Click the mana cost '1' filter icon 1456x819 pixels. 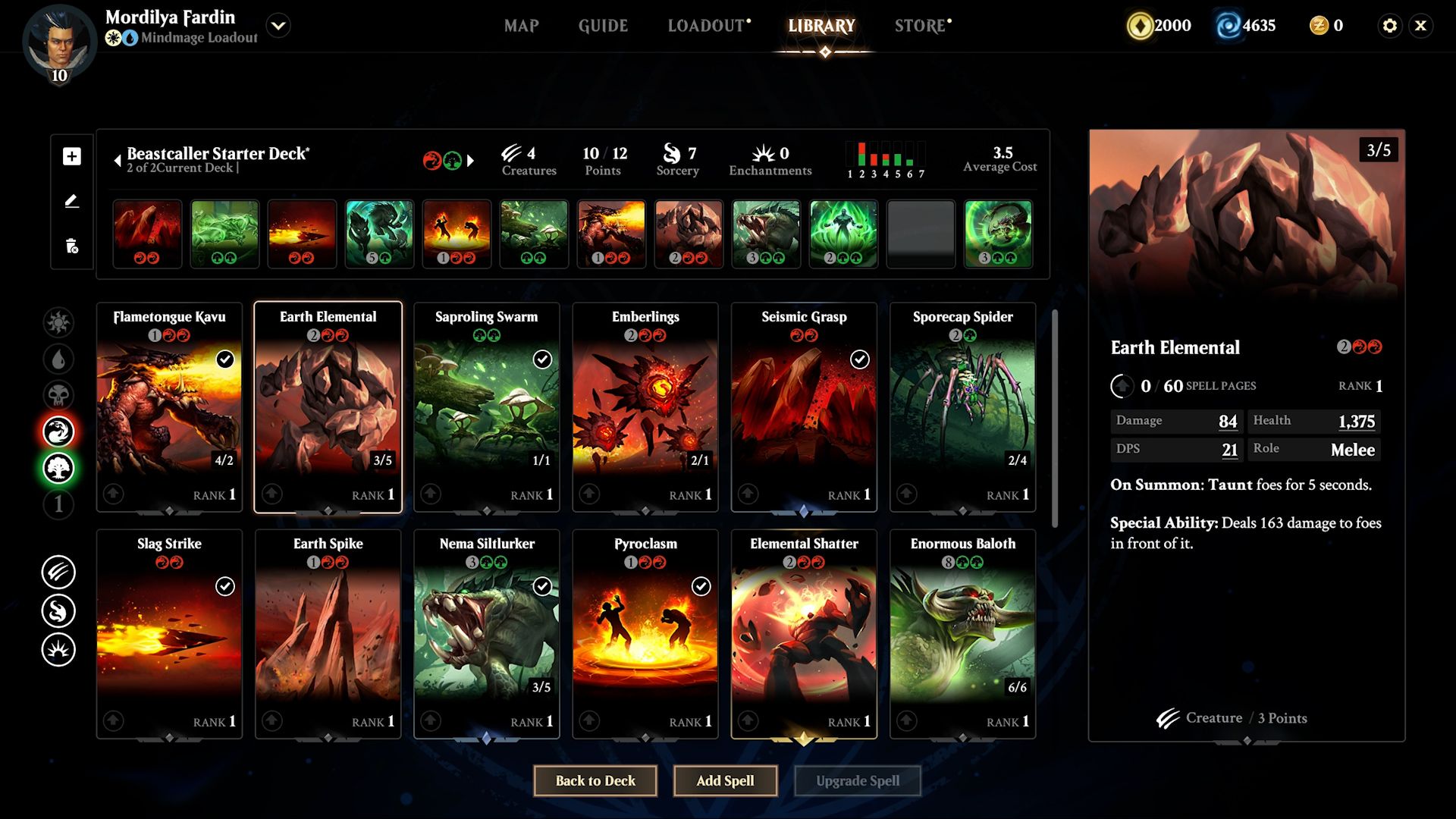coord(59,504)
